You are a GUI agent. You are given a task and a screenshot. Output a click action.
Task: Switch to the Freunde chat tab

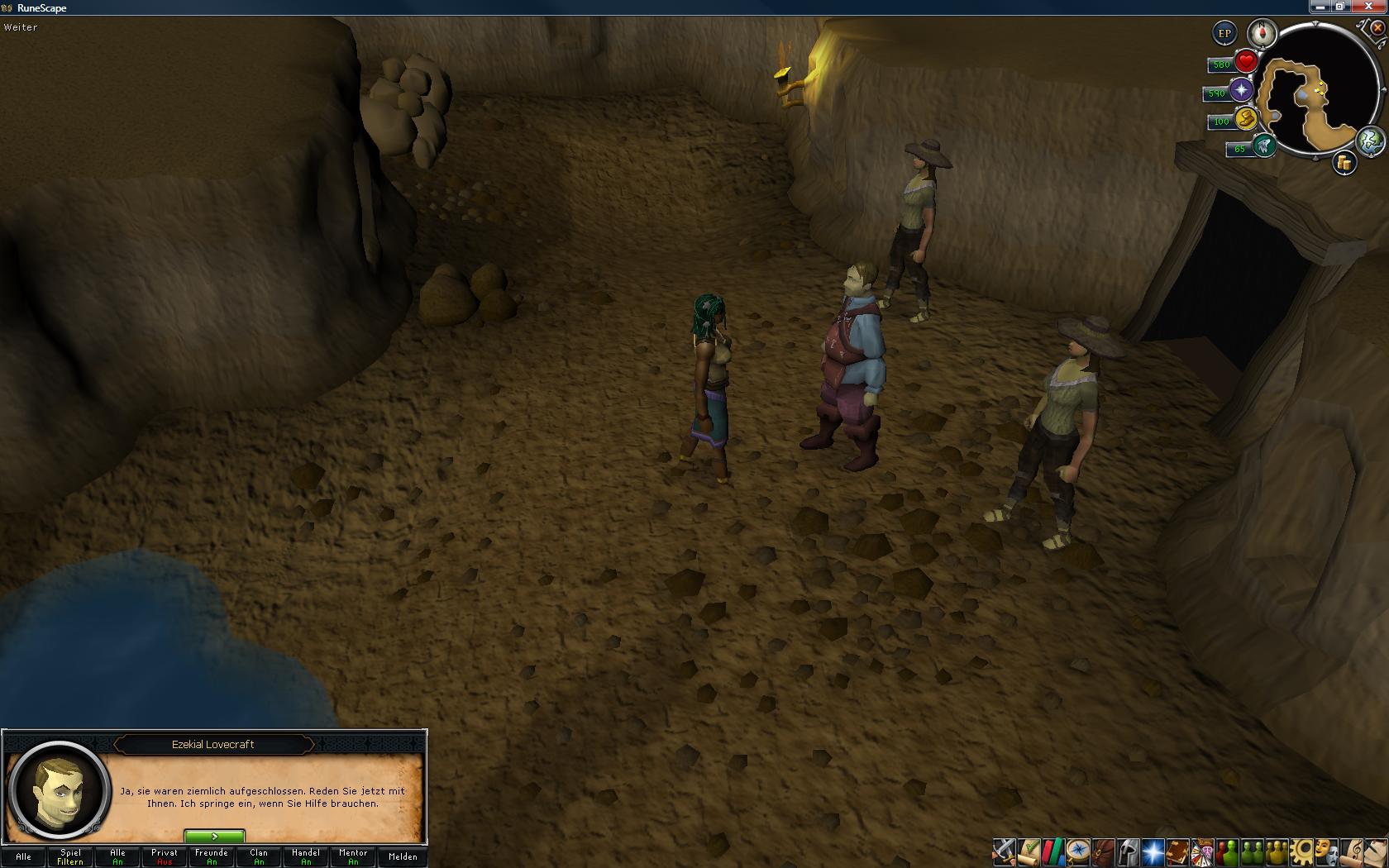point(212,856)
